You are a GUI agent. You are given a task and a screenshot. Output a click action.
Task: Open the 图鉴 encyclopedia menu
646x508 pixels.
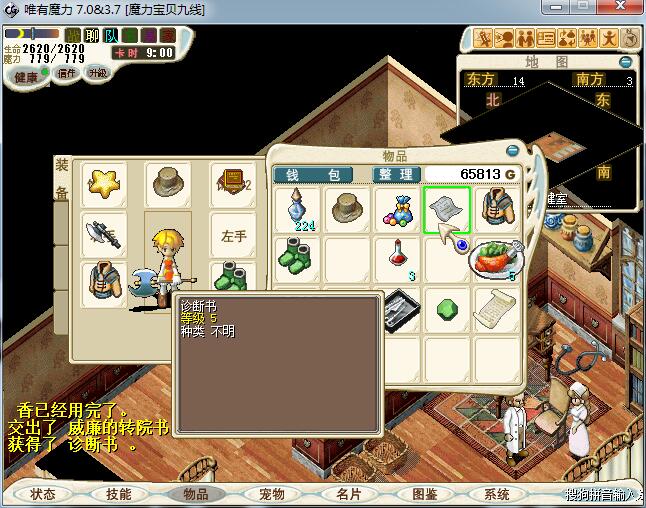[x=424, y=494]
